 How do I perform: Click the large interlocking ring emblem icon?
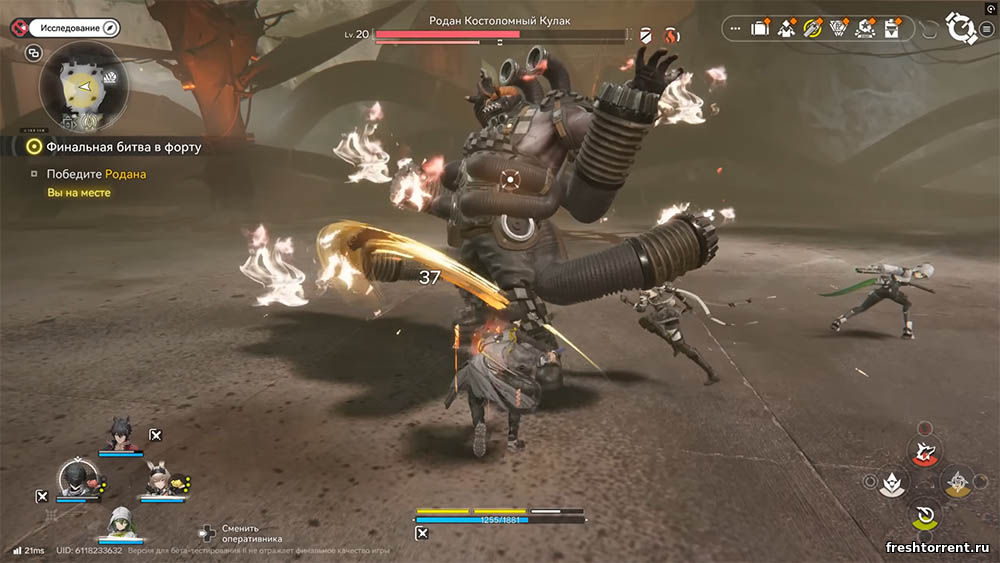[961, 29]
